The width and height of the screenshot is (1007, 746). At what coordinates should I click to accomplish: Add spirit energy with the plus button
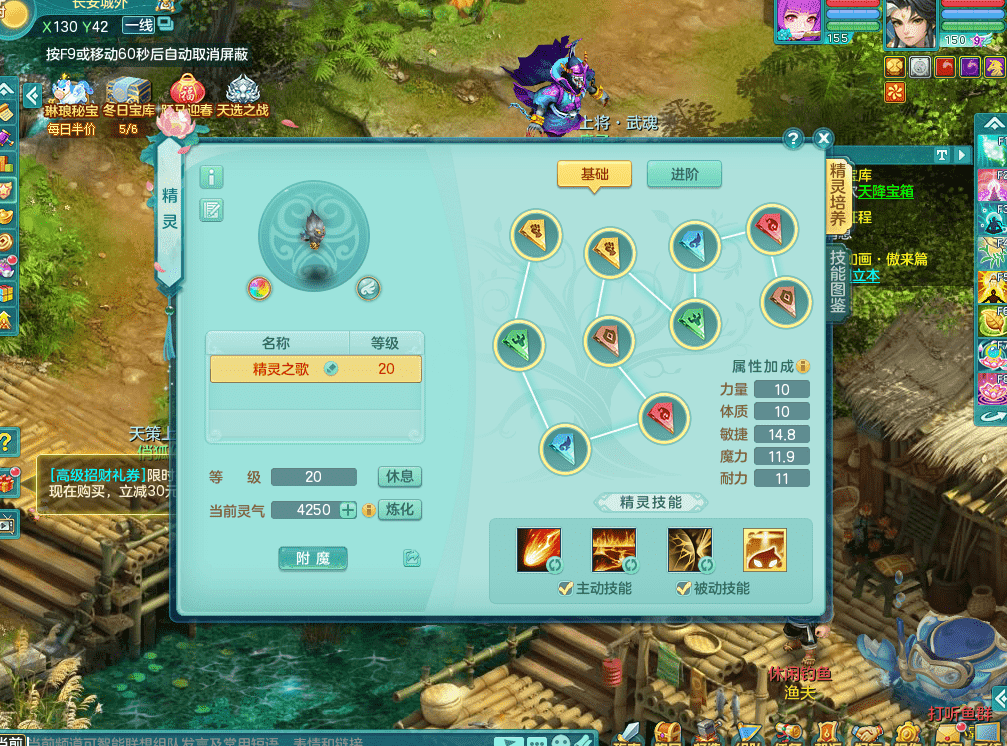347,510
